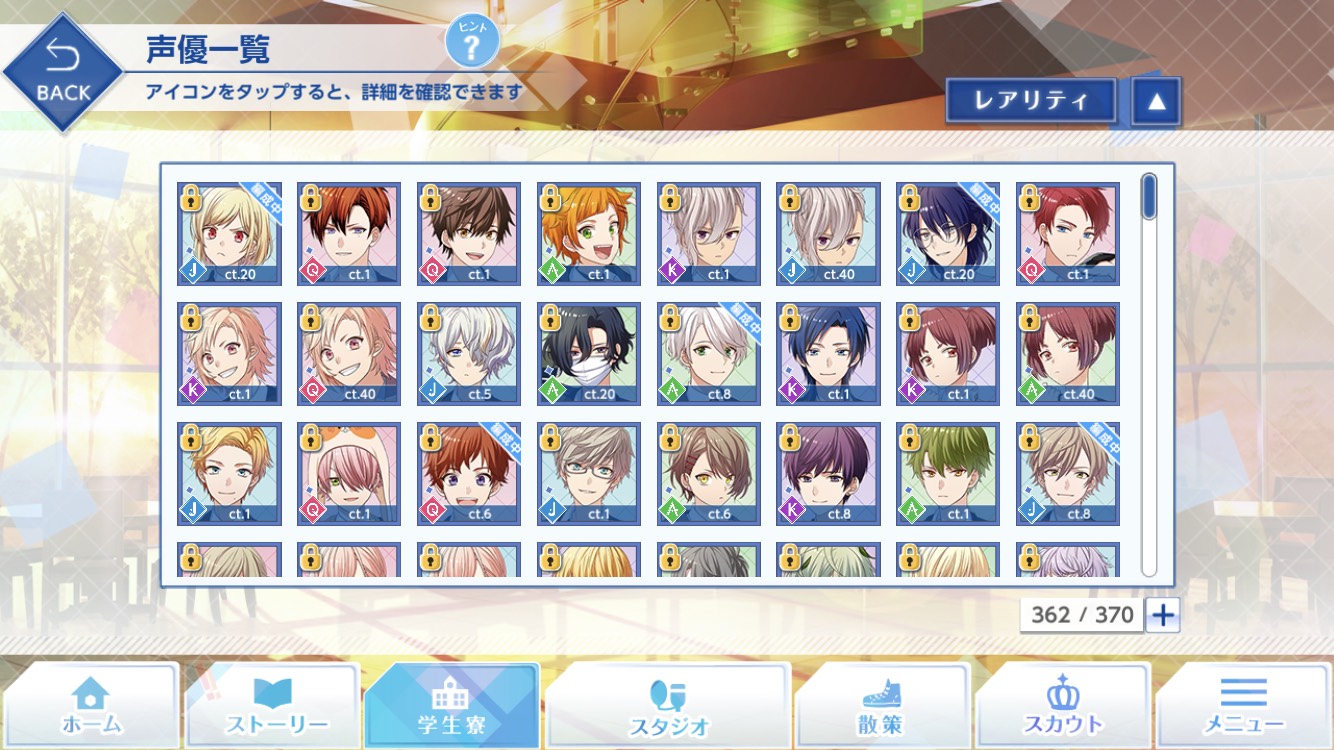Pick the pink-haired character with orange hat
The height and width of the screenshot is (750, 1334).
349,474
